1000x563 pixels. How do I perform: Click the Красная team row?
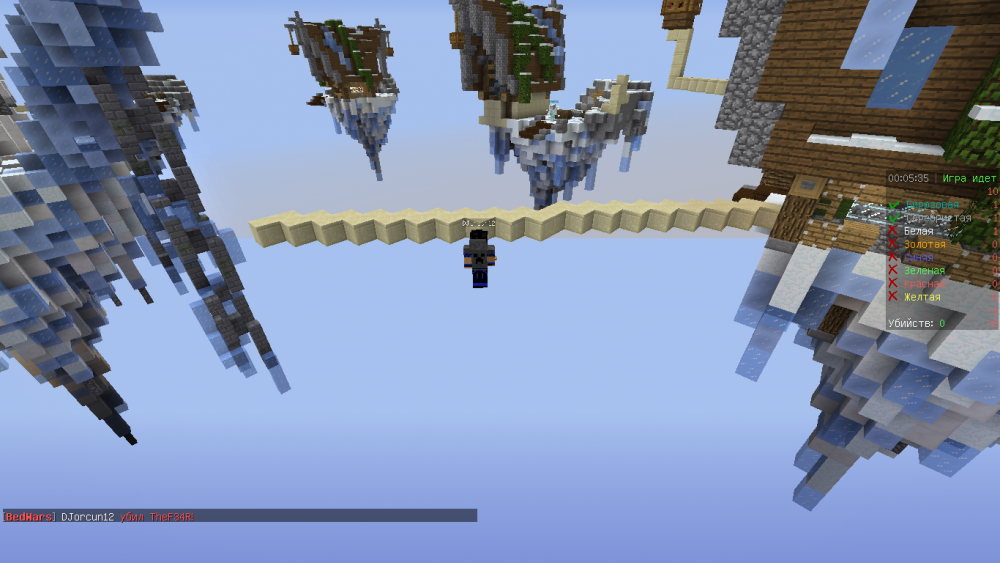coord(923,283)
